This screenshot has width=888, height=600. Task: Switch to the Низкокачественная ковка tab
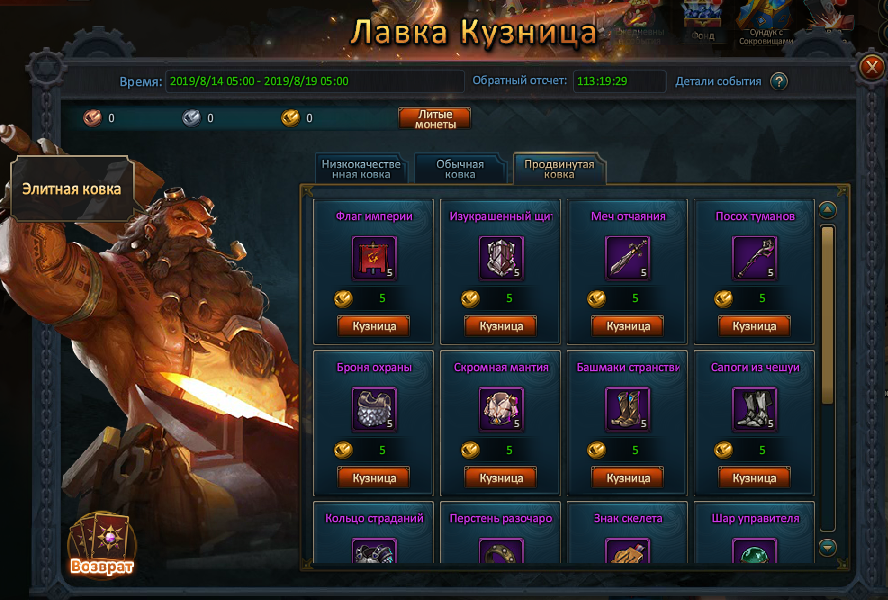click(360, 169)
